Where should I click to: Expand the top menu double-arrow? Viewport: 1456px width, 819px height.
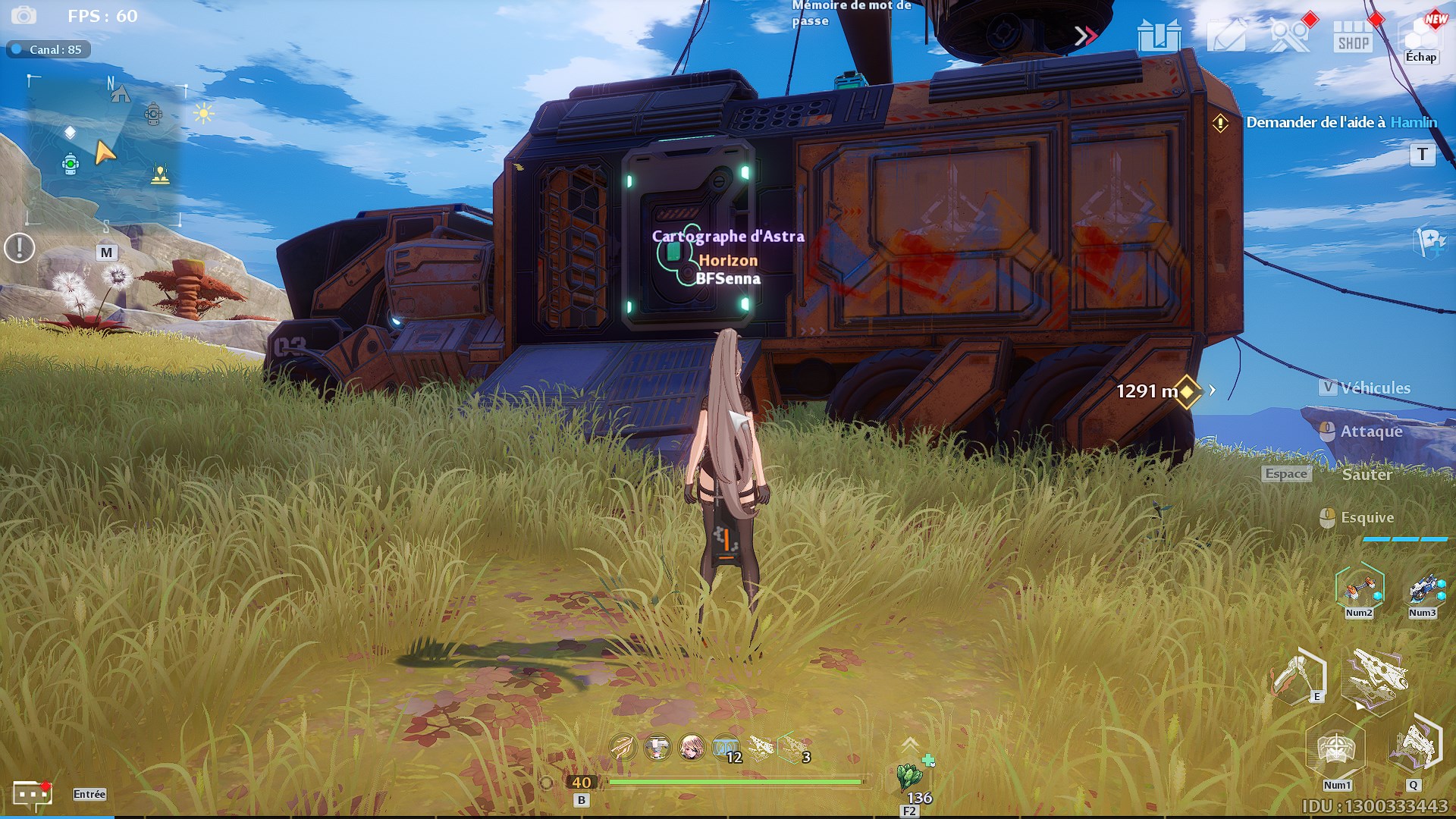coord(1085,36)
